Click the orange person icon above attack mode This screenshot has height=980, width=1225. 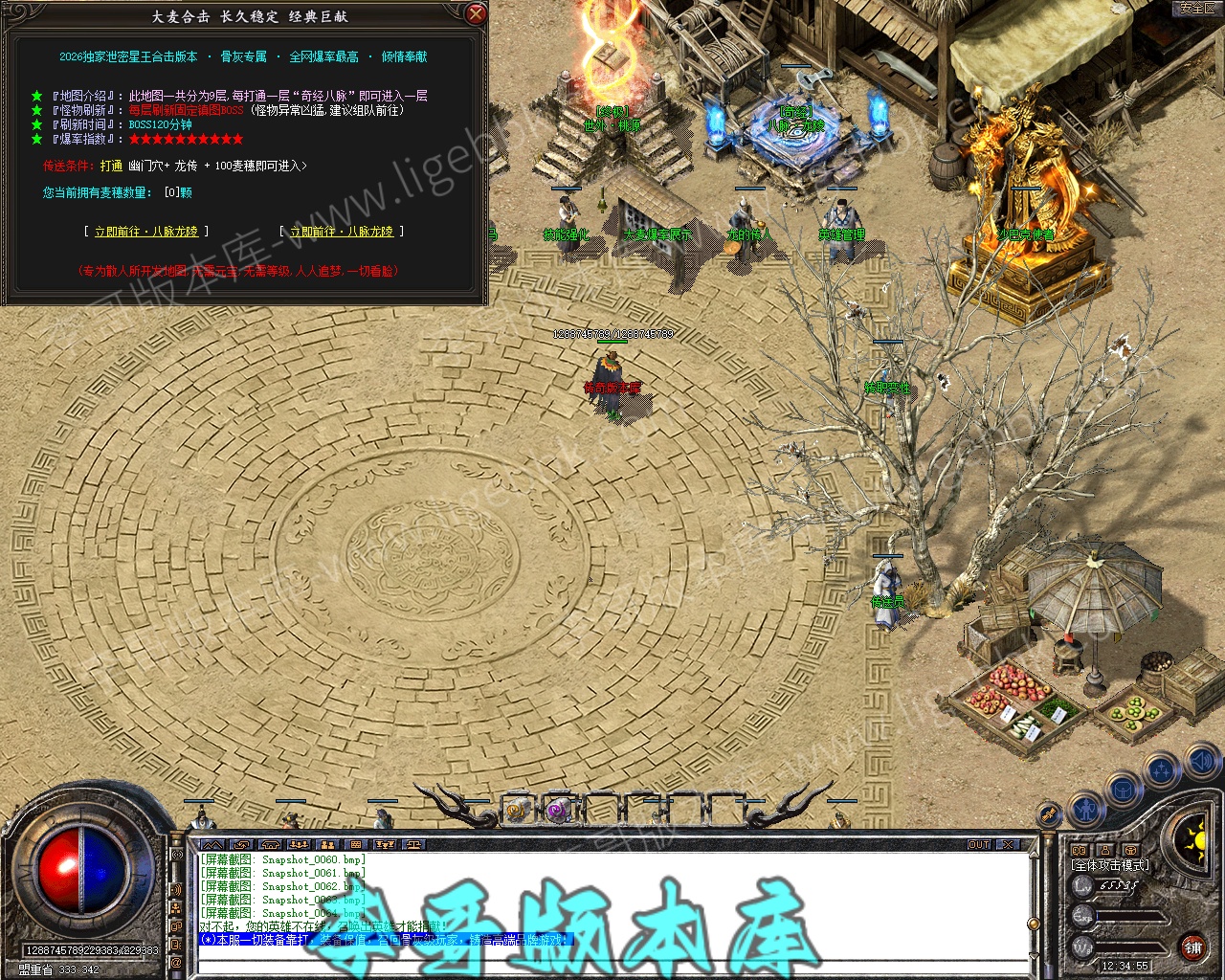coord(1104,850)
